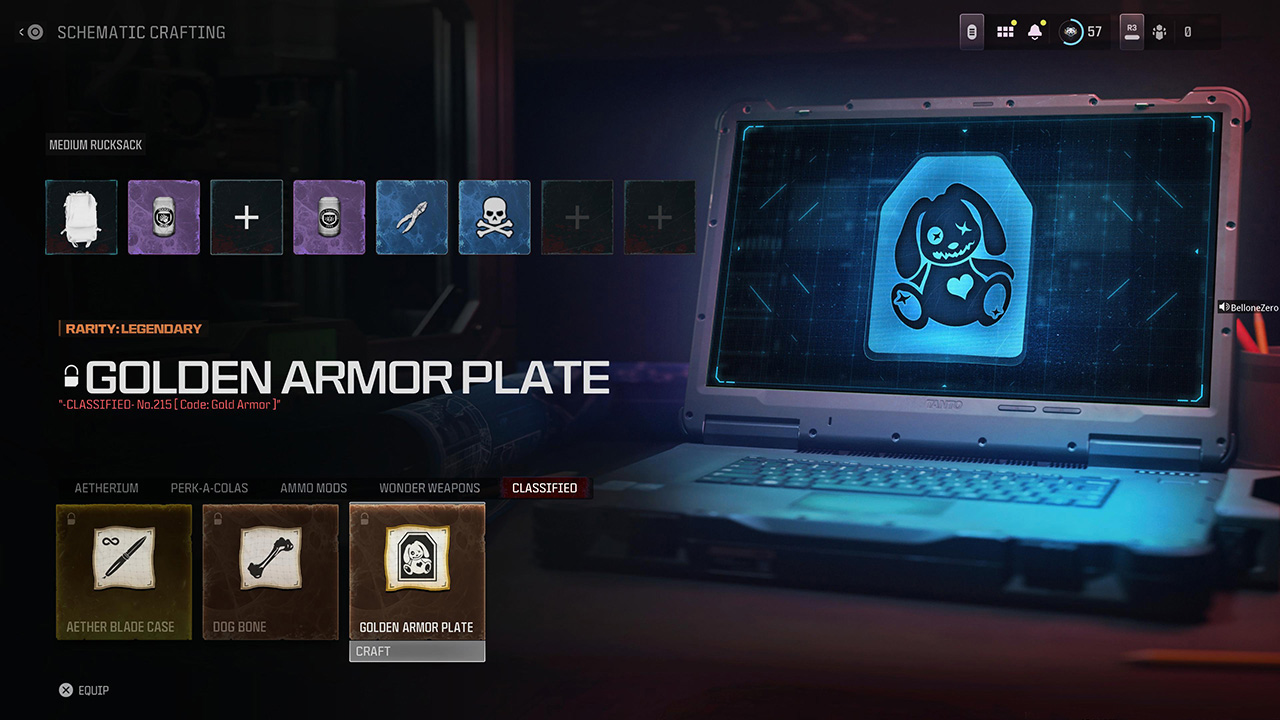
Task: Switch to the Perk-a-Colas tab
Action: tap(208, 488)
